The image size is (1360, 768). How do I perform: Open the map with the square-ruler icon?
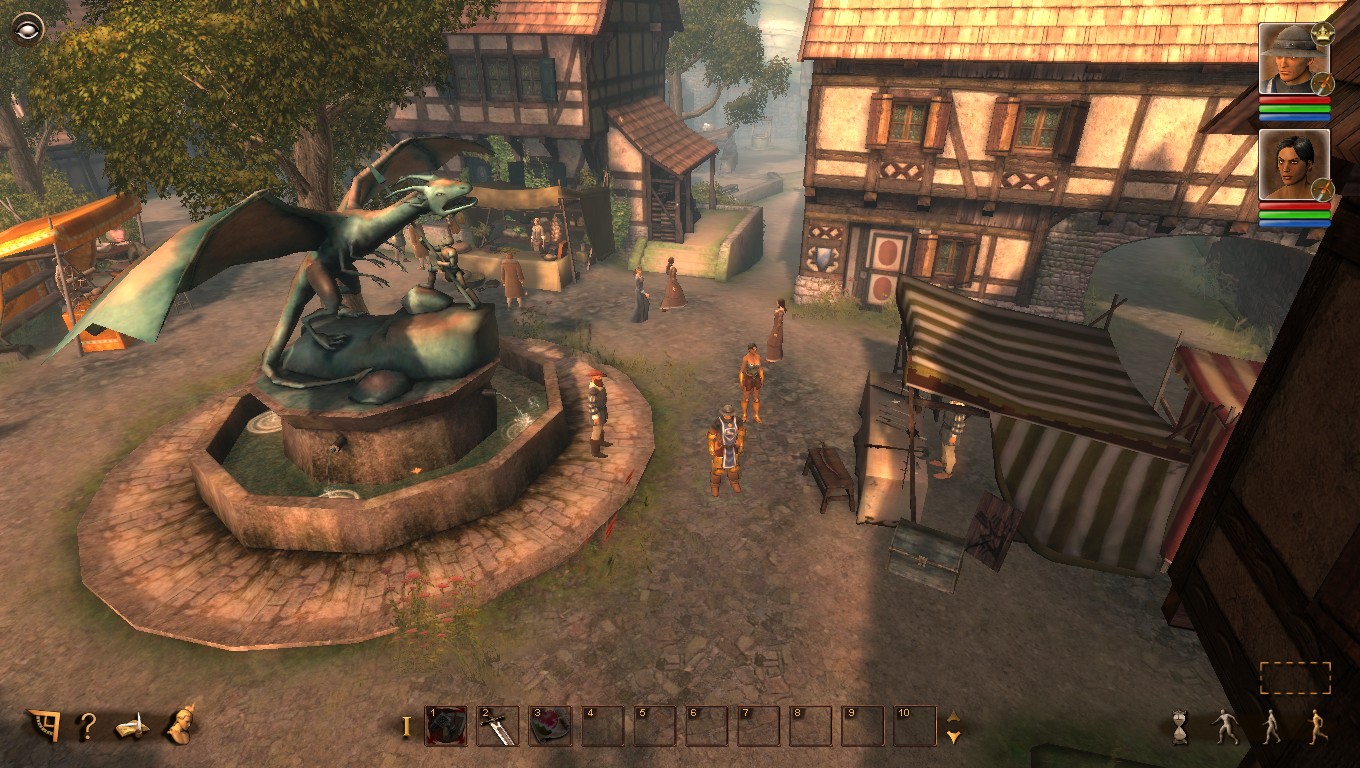coord(42,727)
